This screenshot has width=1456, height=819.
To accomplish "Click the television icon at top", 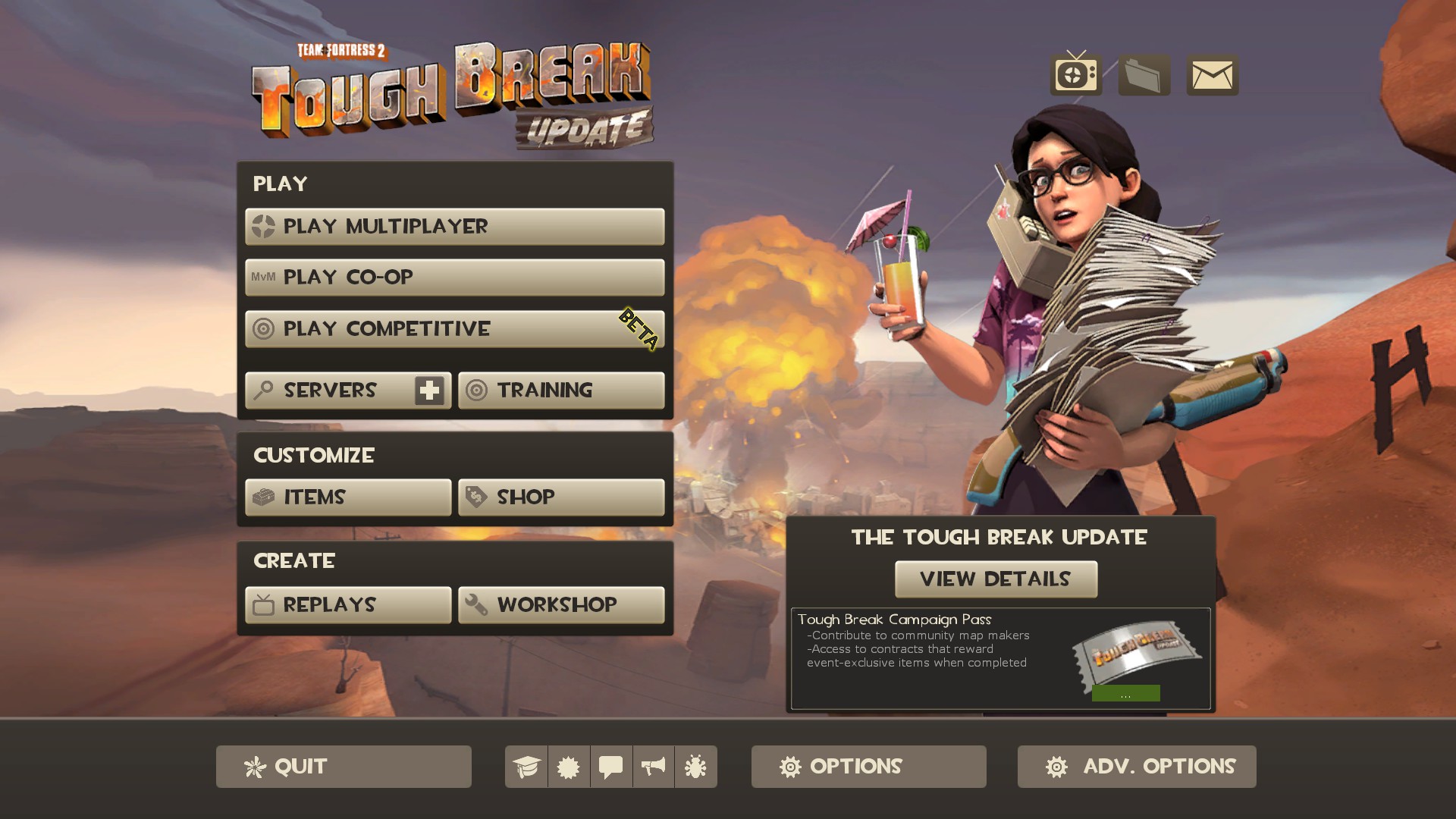I will click(x=1075, y=75).
